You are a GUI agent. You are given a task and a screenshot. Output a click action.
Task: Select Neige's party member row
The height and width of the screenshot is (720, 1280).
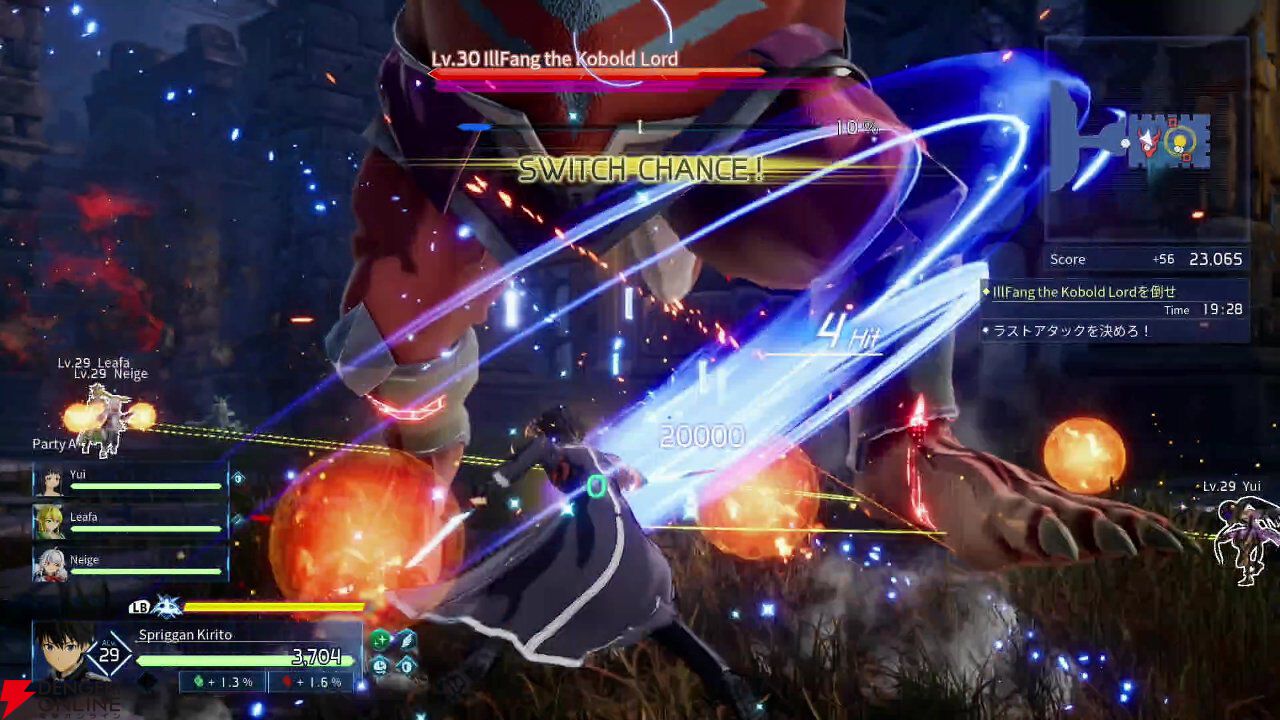point(131,565)
